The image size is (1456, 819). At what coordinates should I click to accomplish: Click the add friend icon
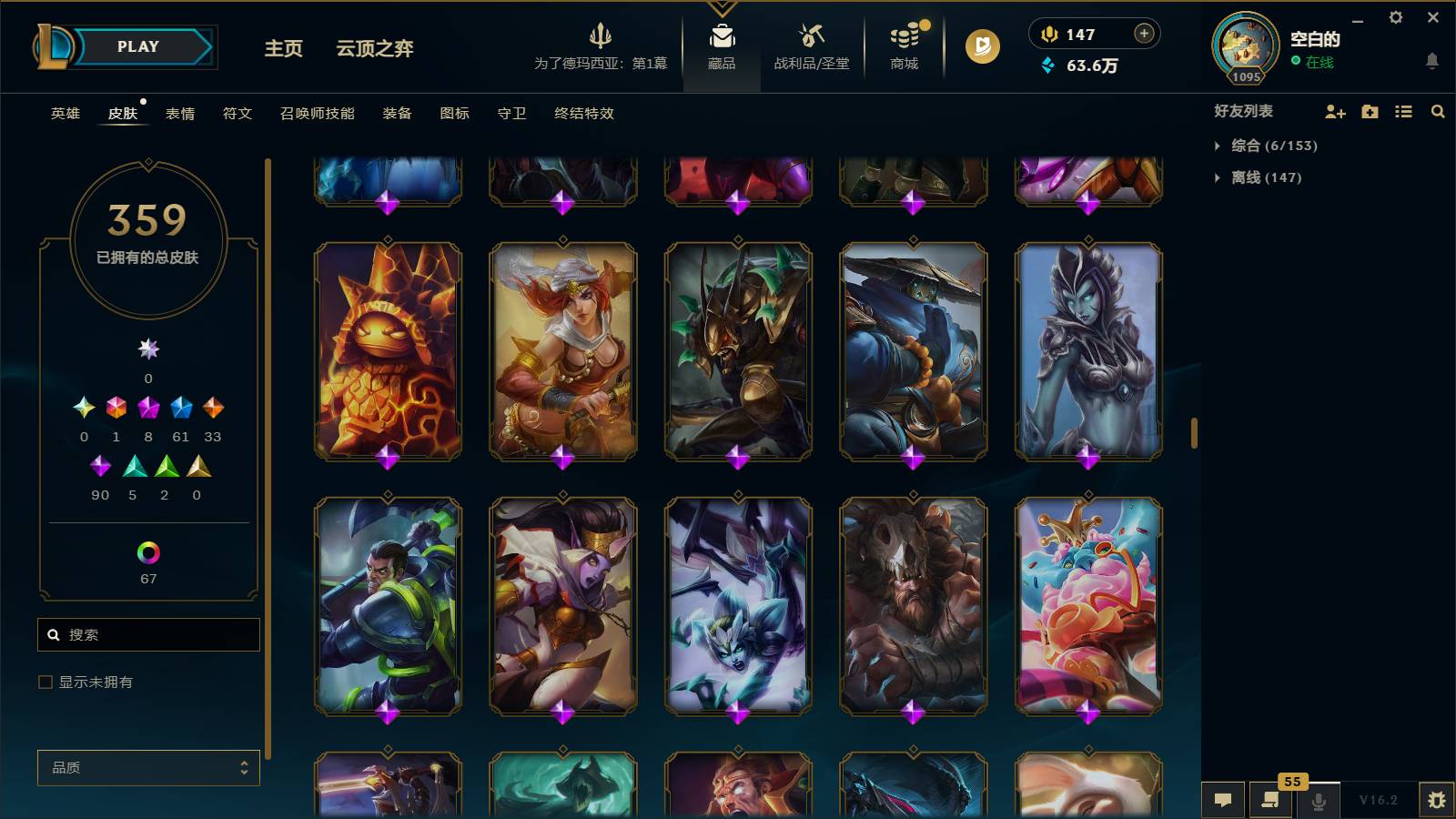point(1335,112)
